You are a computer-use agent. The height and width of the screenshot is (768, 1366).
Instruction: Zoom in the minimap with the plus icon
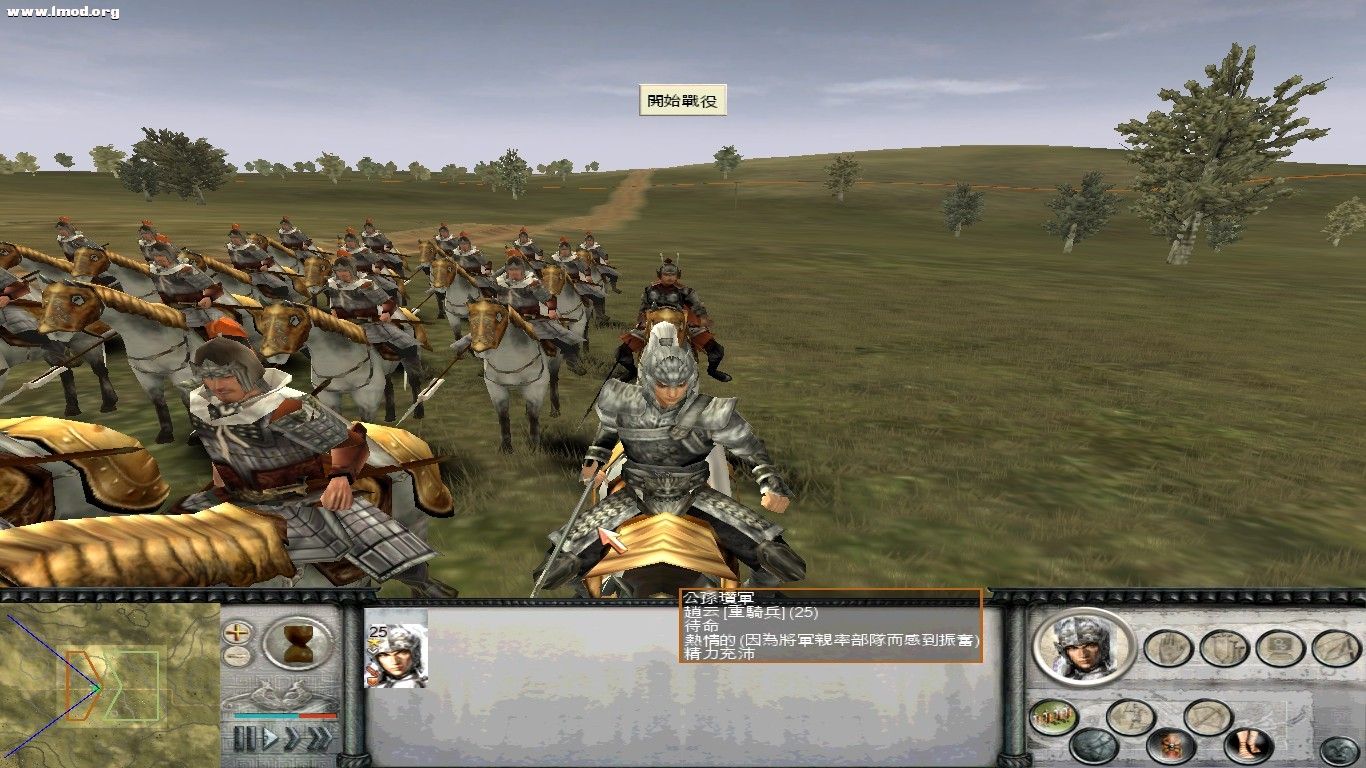(x=236, y=633)
